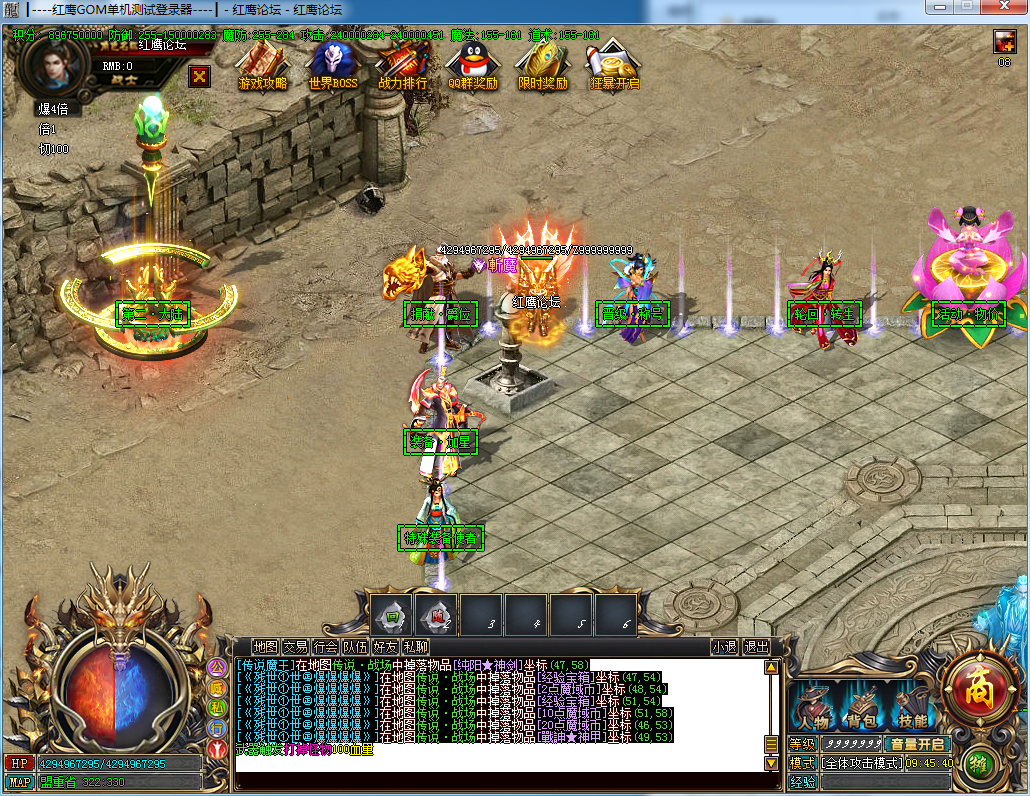Close the top icon bar with the X button
The image size is (1030, 796).
tap(200, 75)
